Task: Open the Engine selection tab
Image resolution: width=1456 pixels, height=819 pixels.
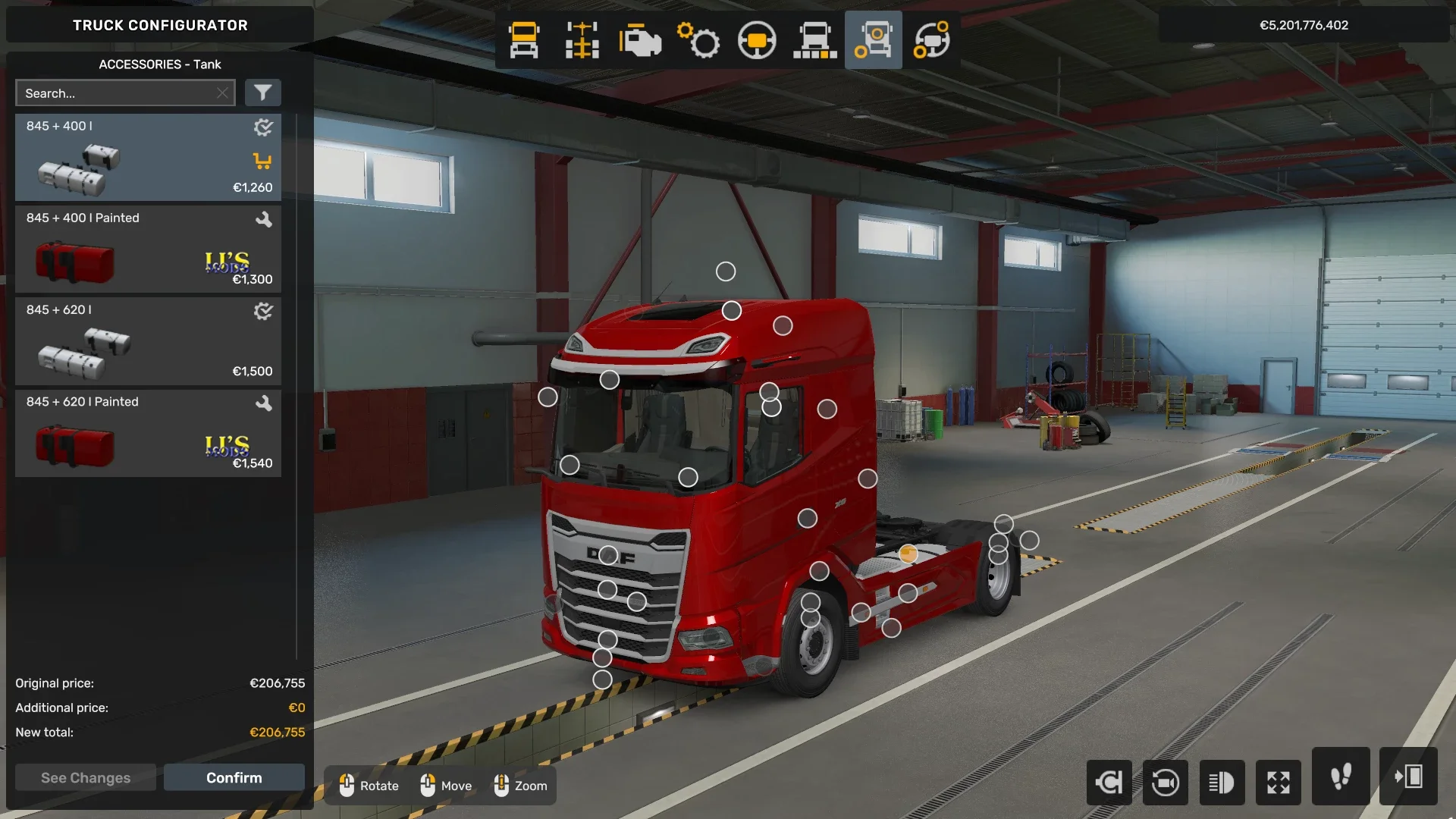Action: tap(641, 40)
